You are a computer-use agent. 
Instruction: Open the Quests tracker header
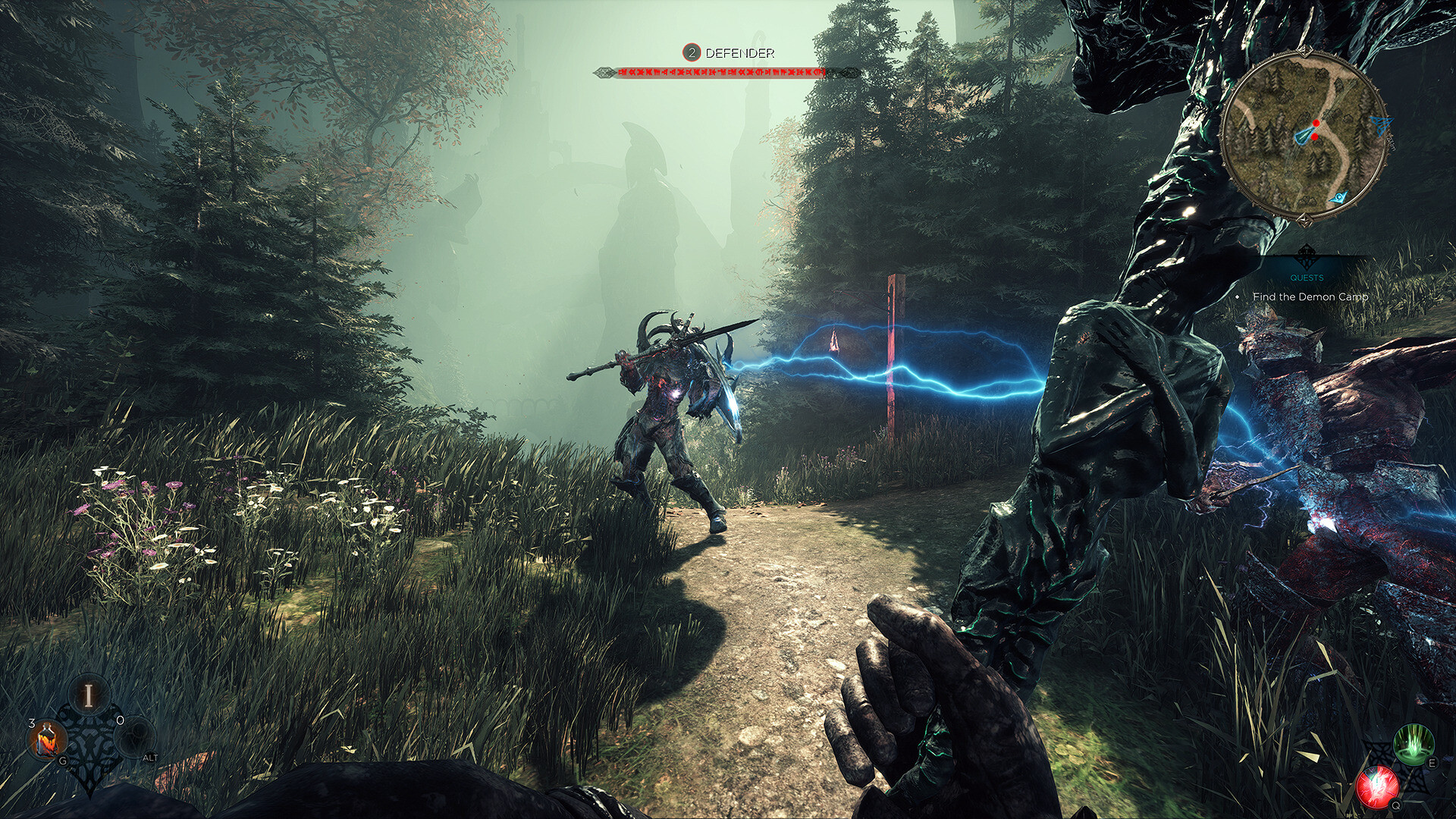tap(1307, 277)
